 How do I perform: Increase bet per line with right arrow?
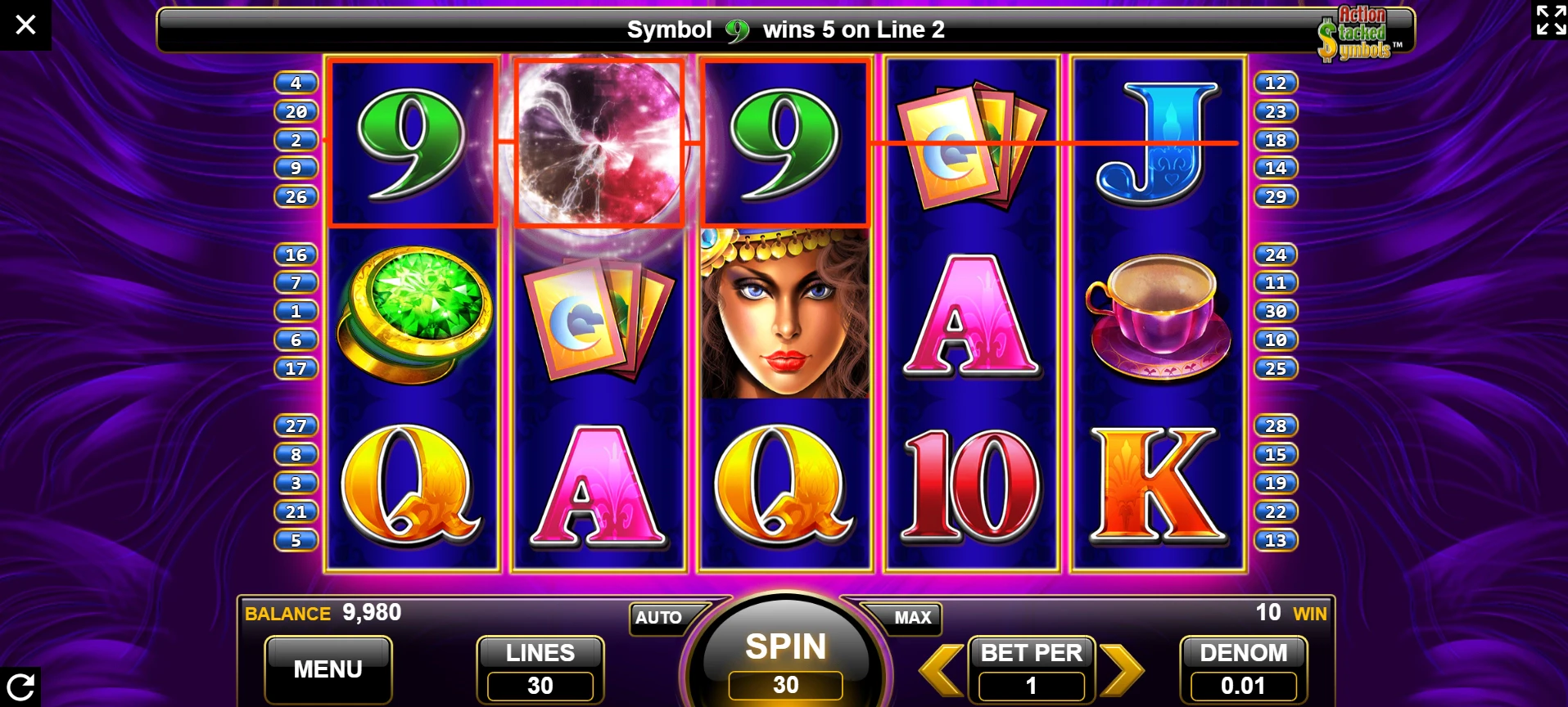[1121, 670]
